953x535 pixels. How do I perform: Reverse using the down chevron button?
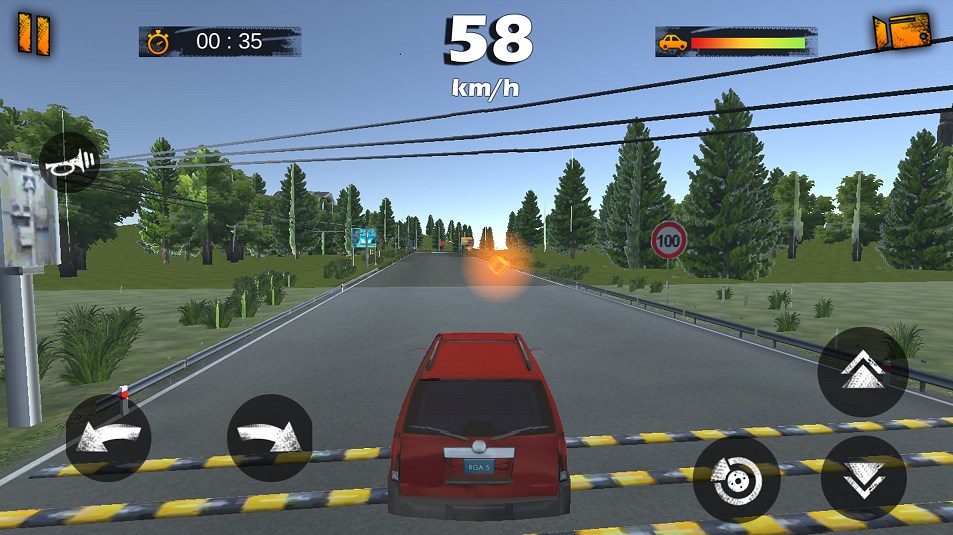coord(863,478)
